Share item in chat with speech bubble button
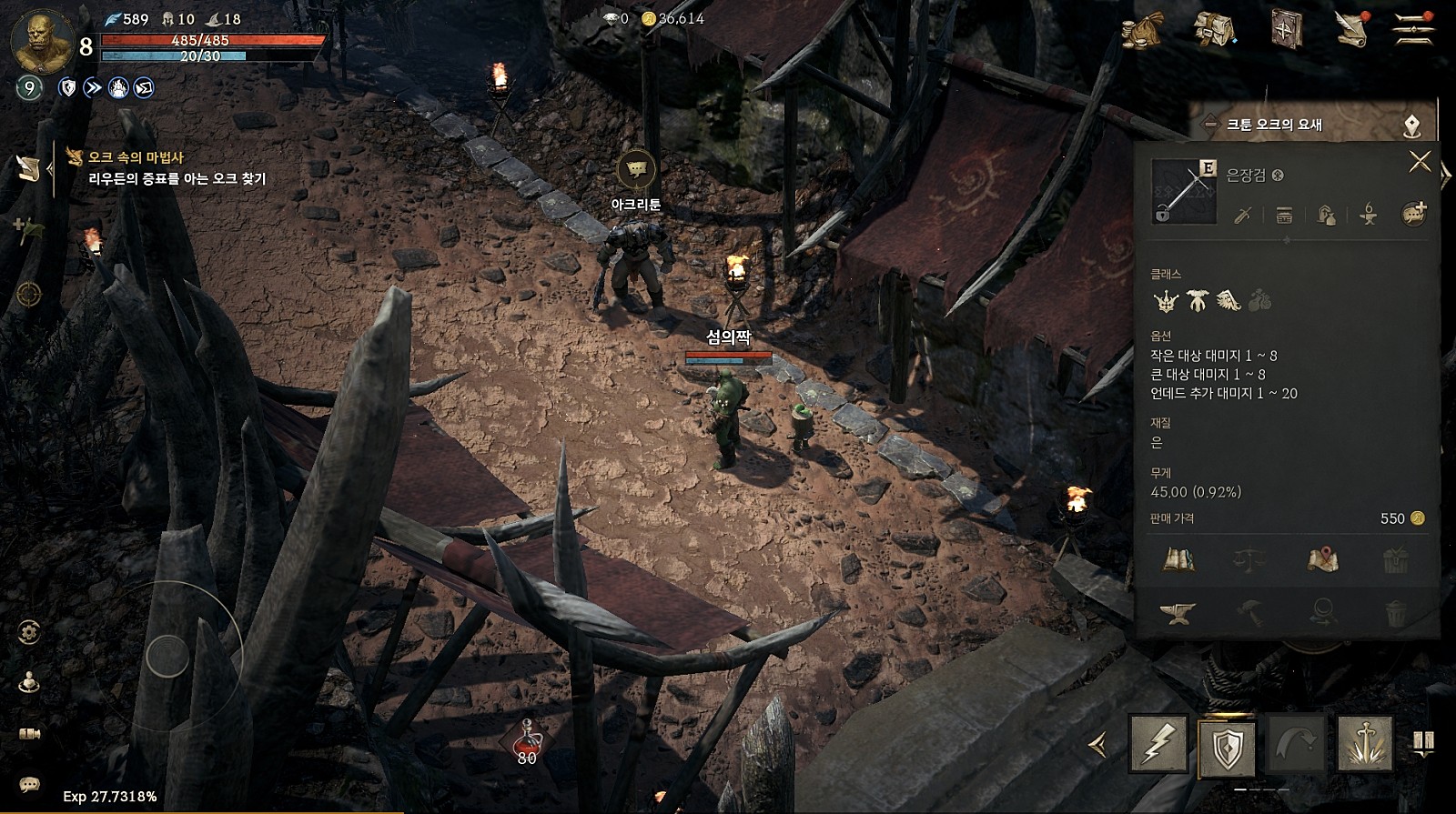Viewport: 1456px width, 814px height. [x=1413, y=215]
